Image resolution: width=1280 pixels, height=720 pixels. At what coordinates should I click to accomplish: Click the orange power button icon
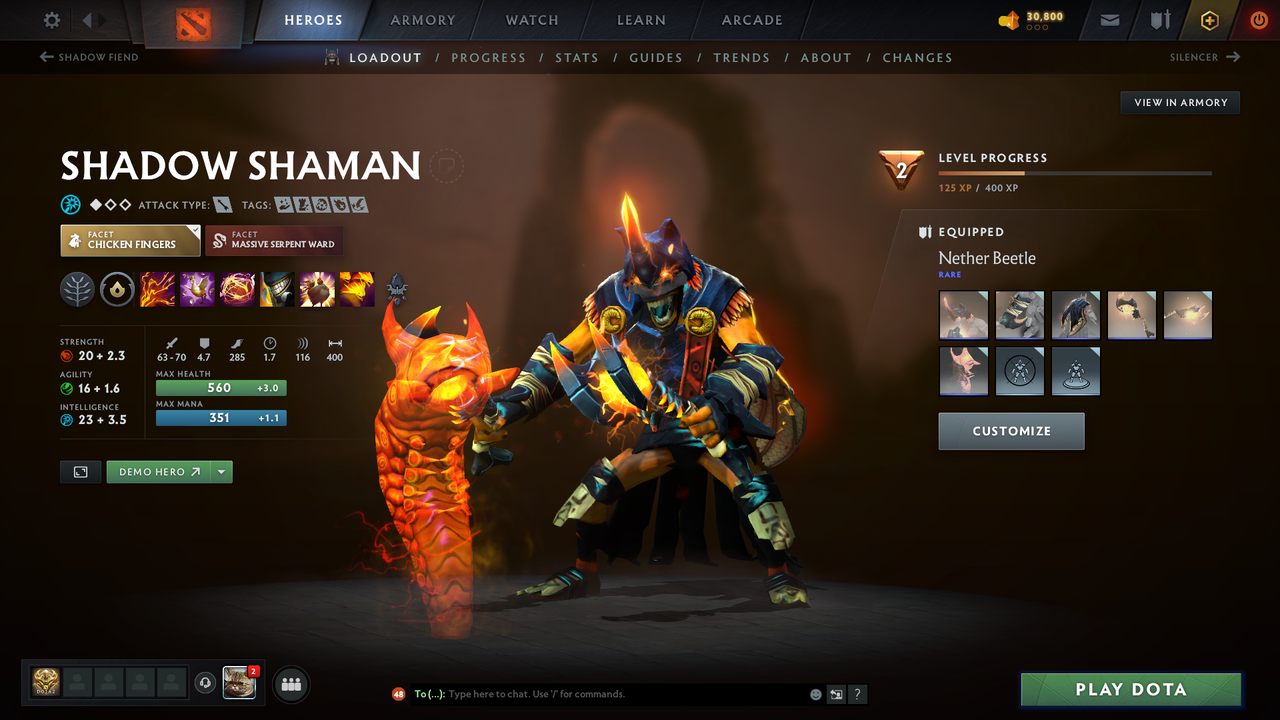click(1257, 19)
